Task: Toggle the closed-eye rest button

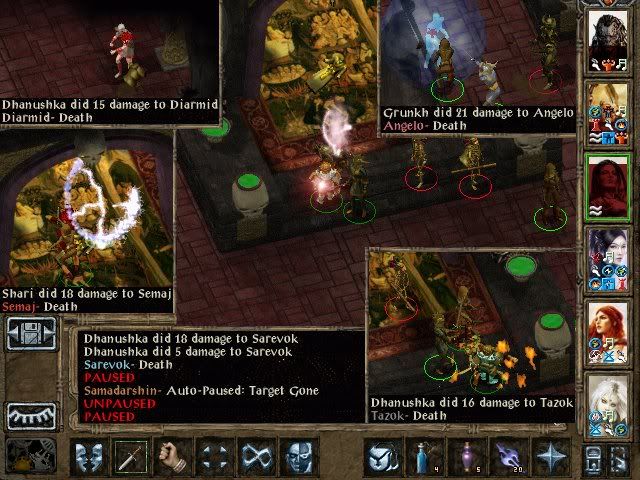Action: 30,415
